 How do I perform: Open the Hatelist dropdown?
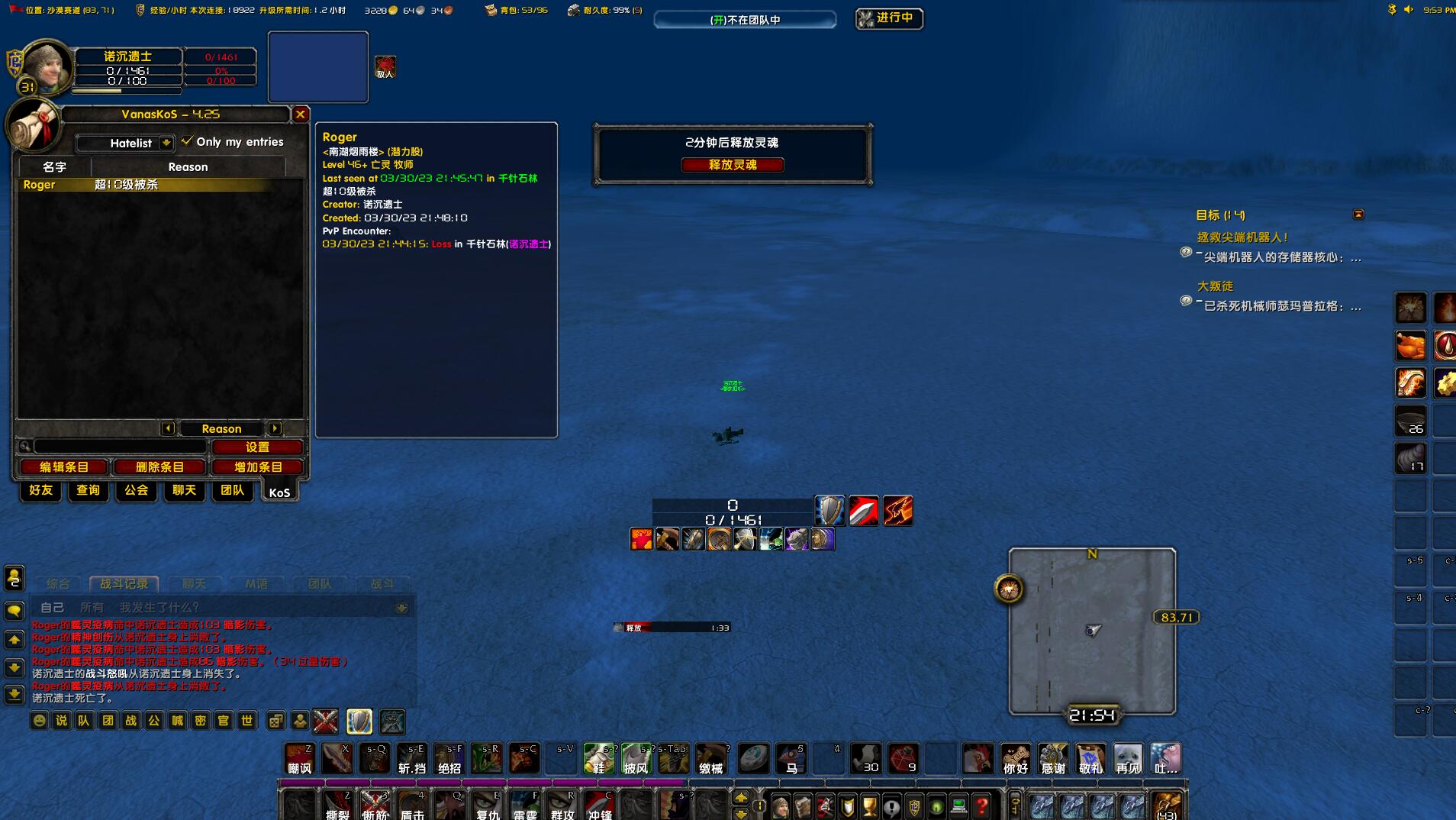pyautogui.click(x=166, y=143)
